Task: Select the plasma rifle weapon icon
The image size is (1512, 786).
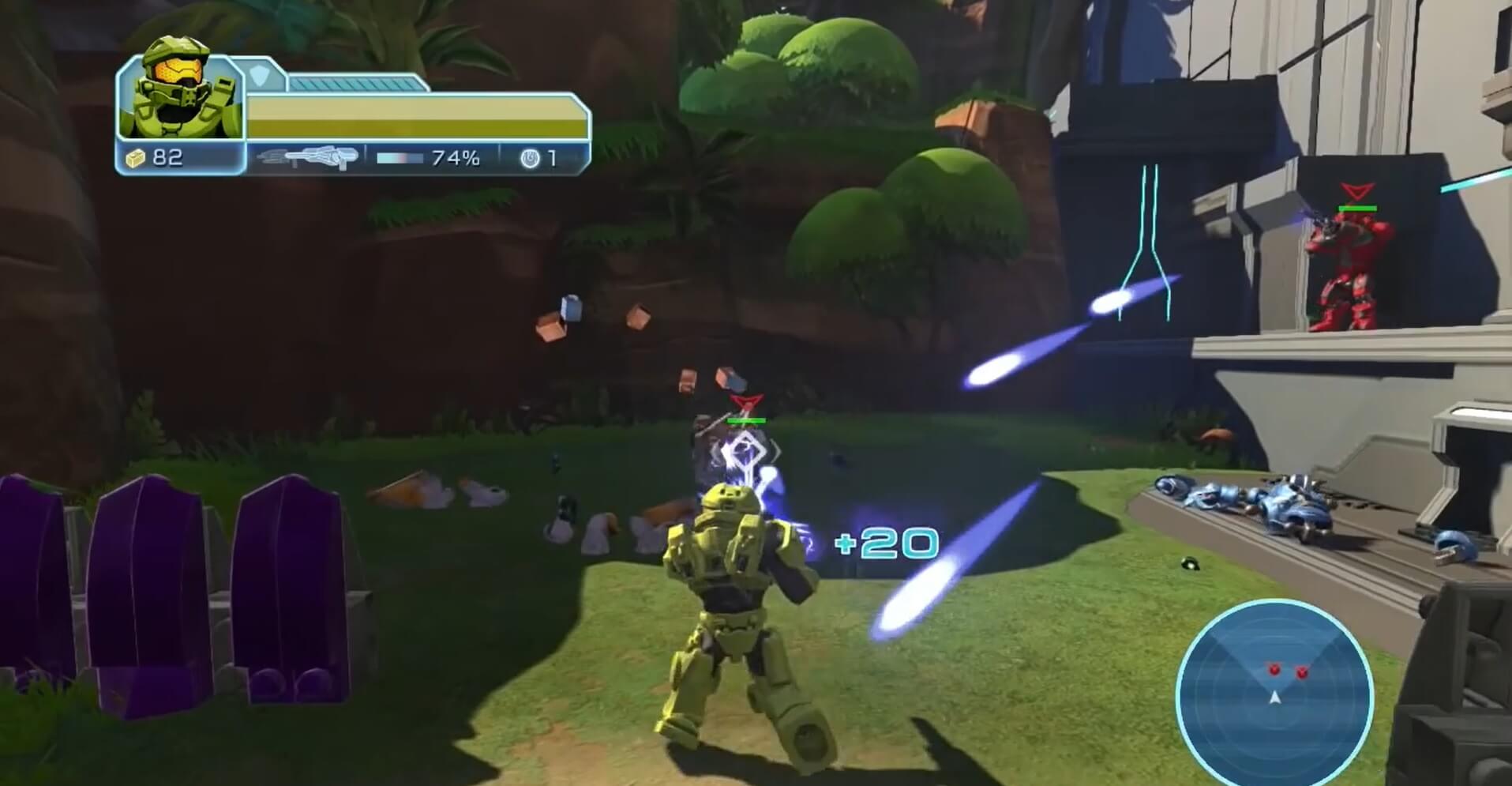Action: (x=306, y=157)
